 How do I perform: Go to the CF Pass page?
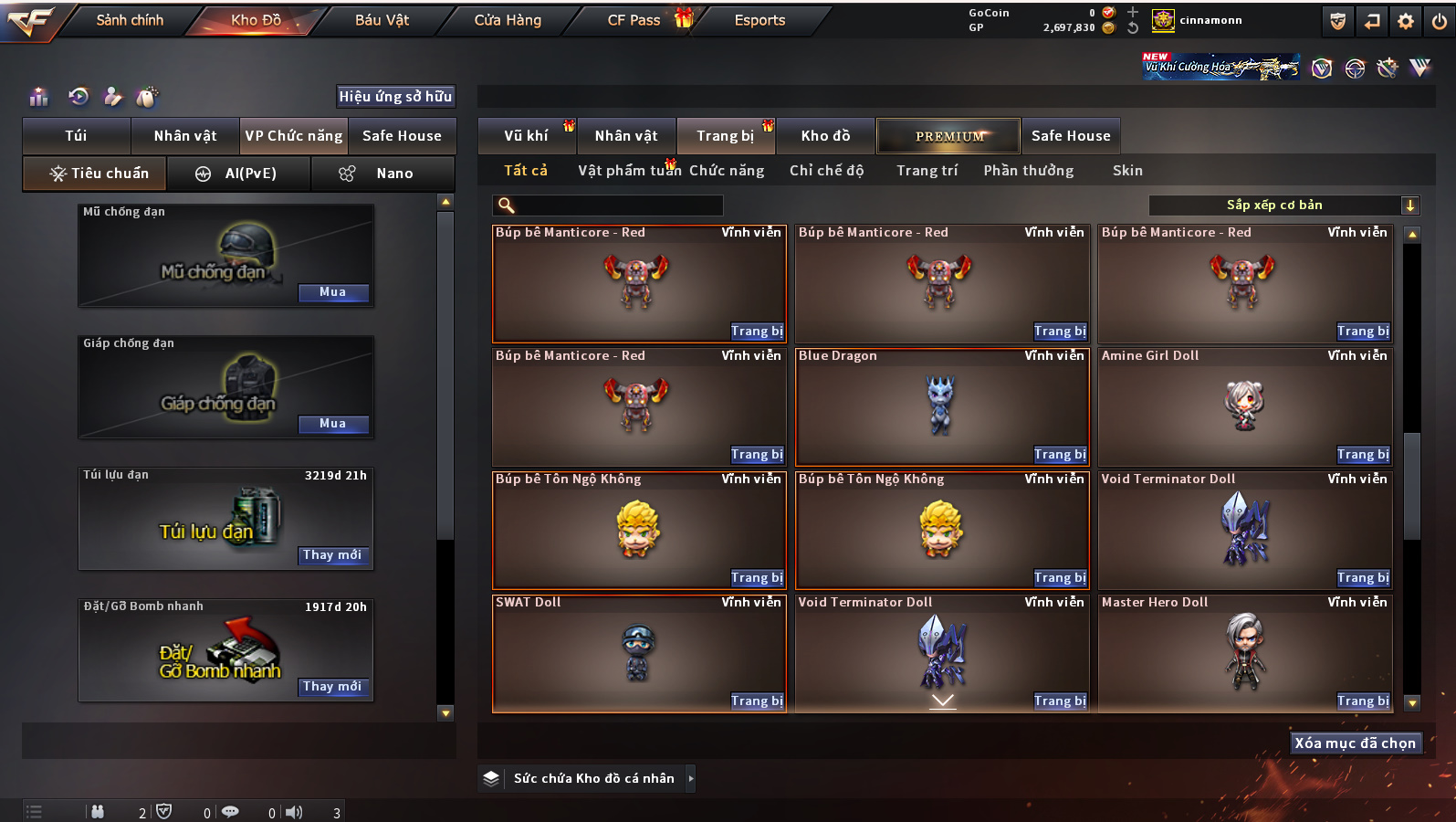pos(634,20)
